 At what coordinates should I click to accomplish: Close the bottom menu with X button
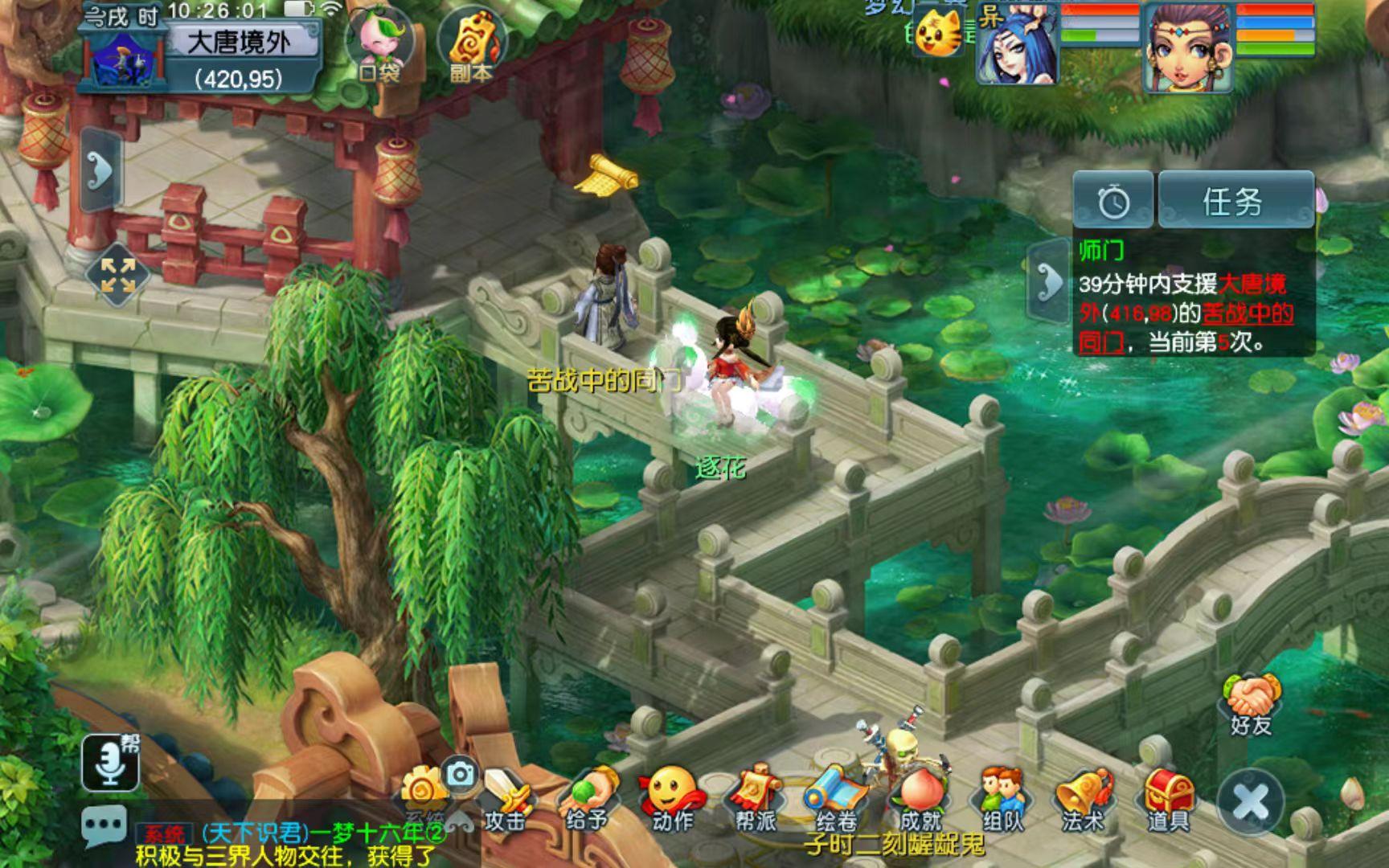pos(1250,801)
